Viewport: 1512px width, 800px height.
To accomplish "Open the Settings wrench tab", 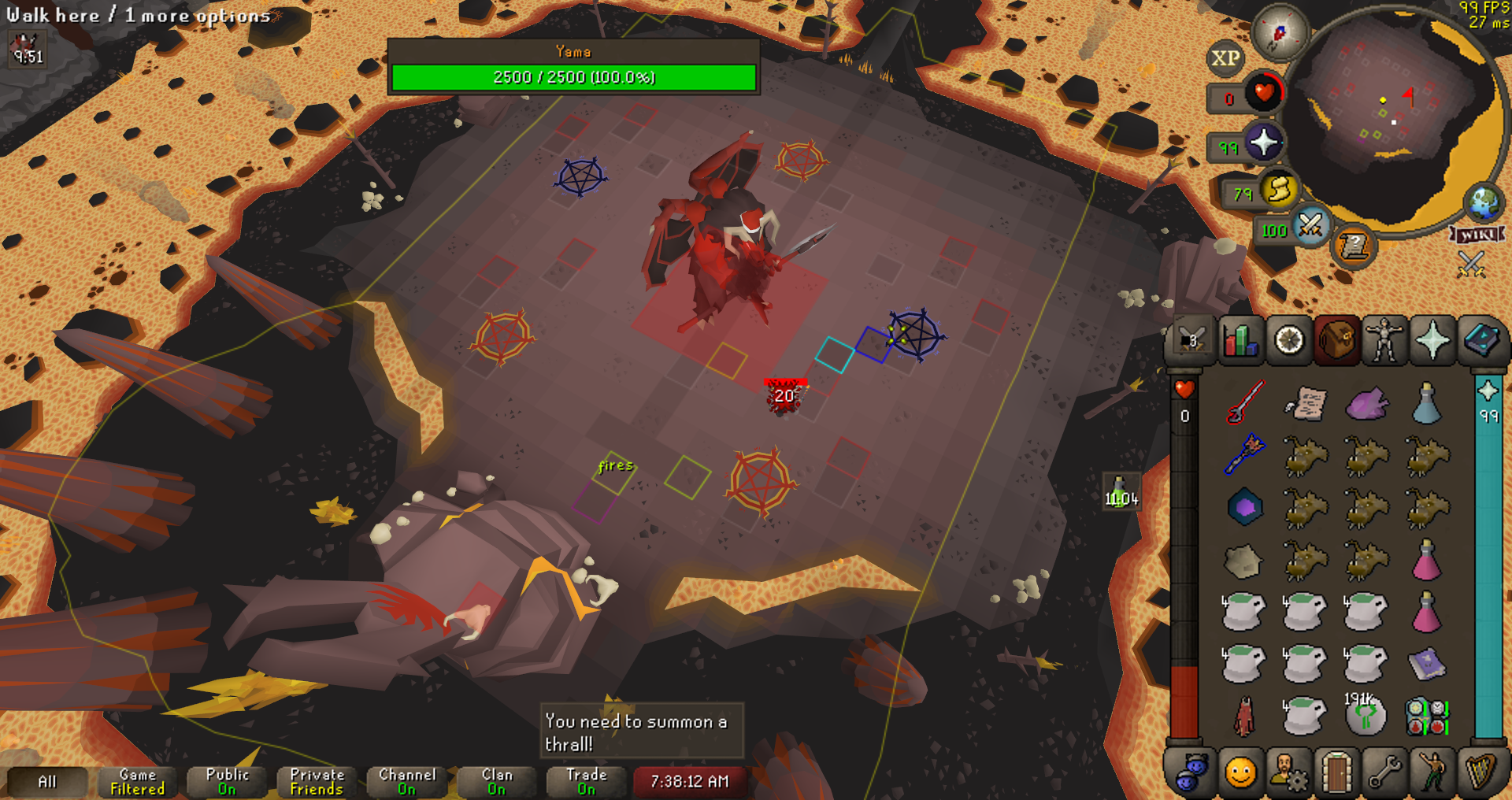I will tap(1384, 772).
